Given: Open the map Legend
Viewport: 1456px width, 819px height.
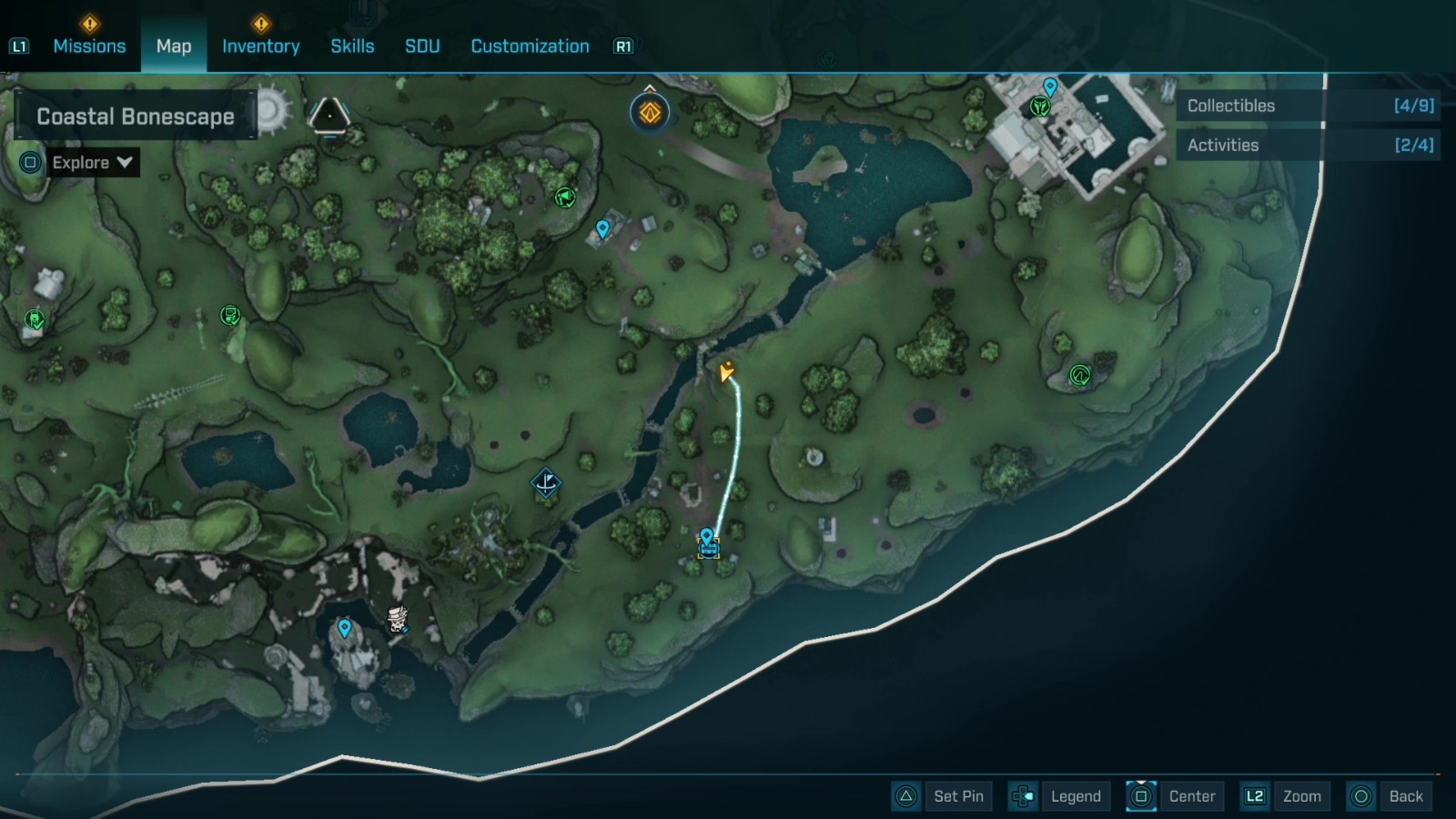Looking at the screenshot, I should pos(1060,796).
